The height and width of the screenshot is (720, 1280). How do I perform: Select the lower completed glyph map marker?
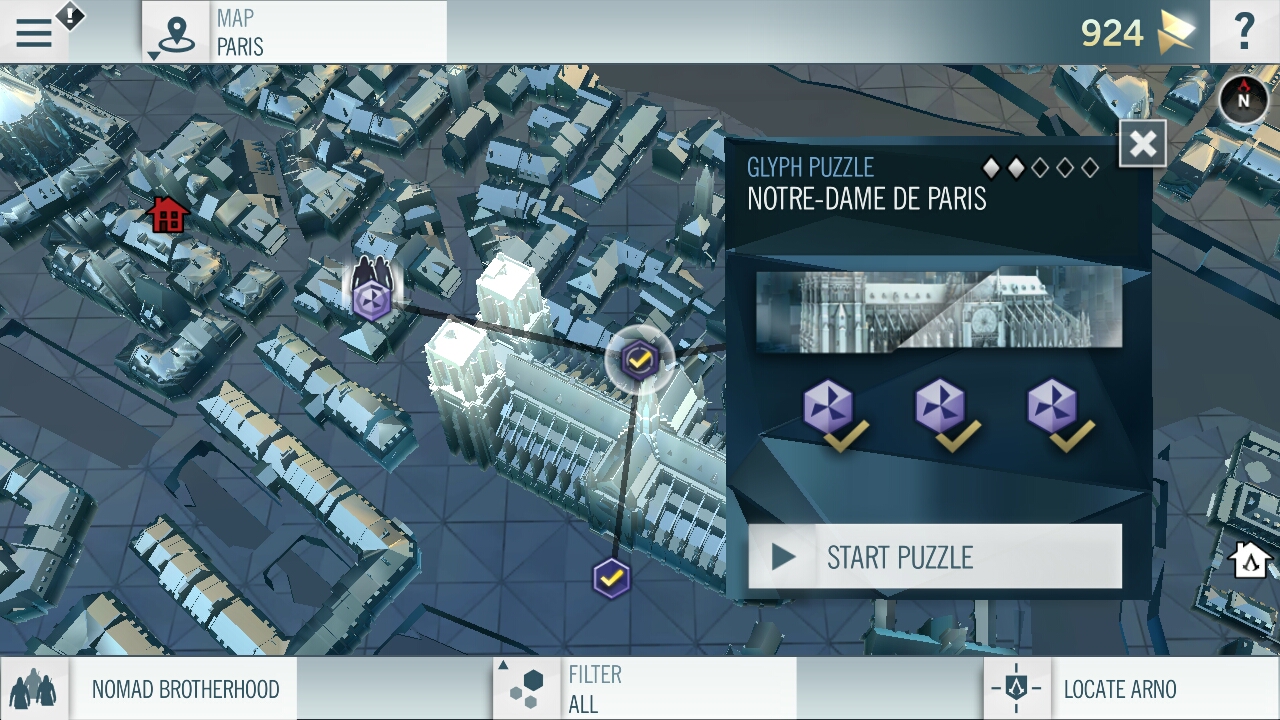(611, 578)
